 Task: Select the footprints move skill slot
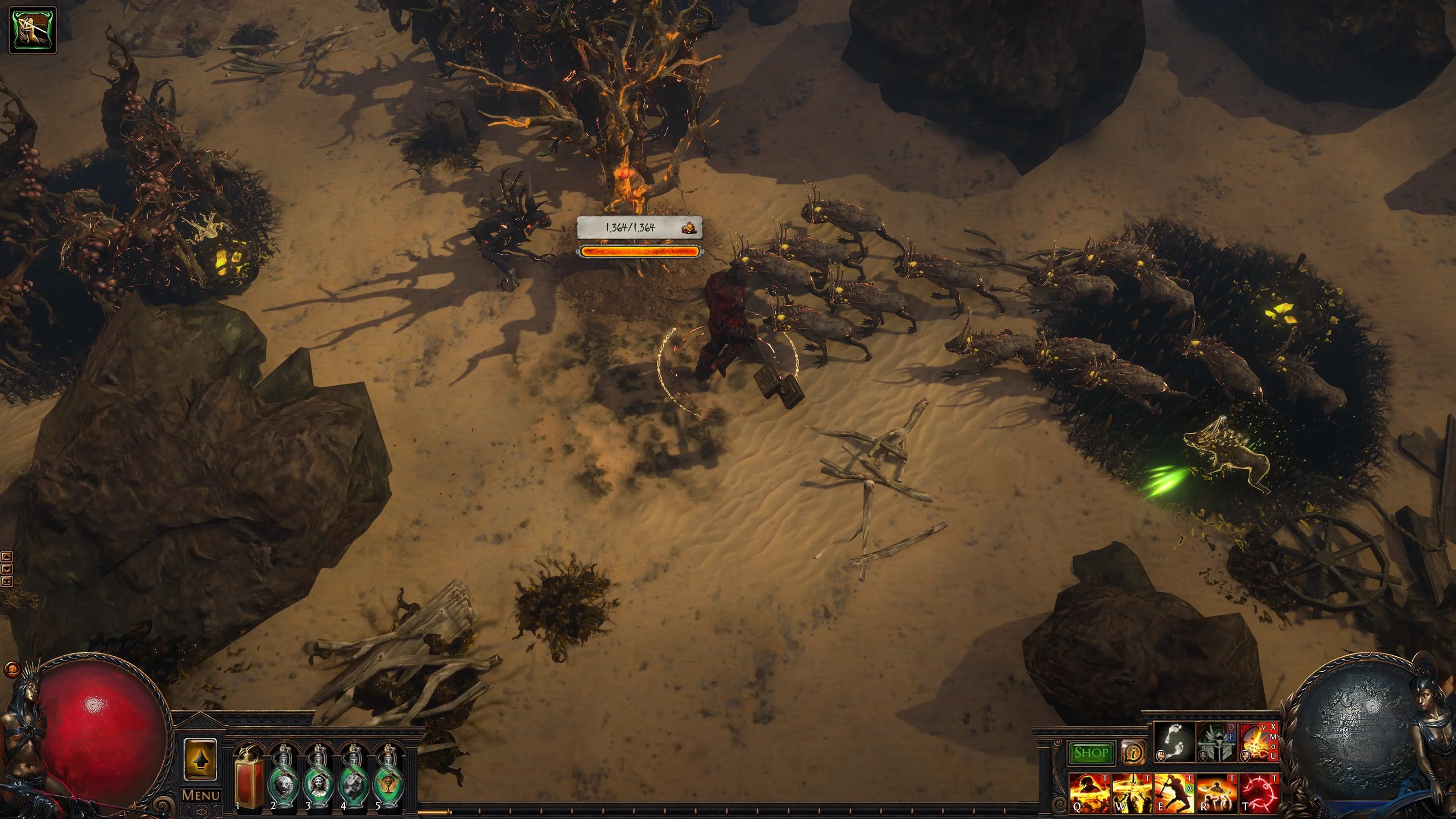click(x=1173, y=742)
